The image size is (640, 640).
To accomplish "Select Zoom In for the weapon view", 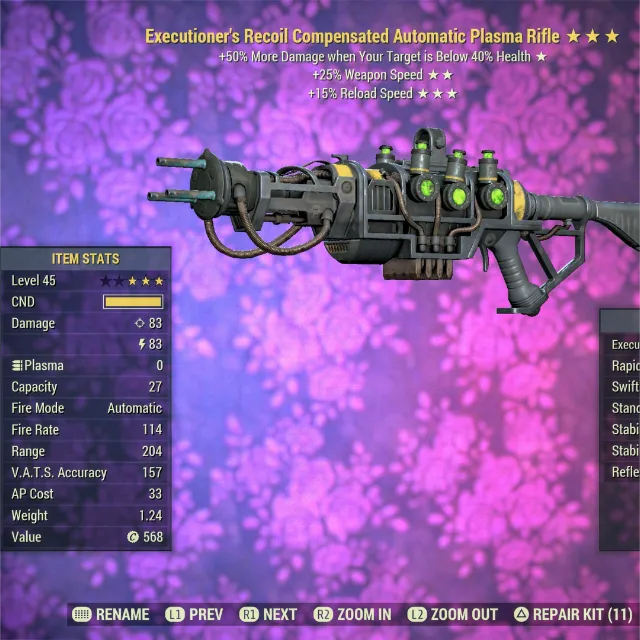I will coord(353,615).
